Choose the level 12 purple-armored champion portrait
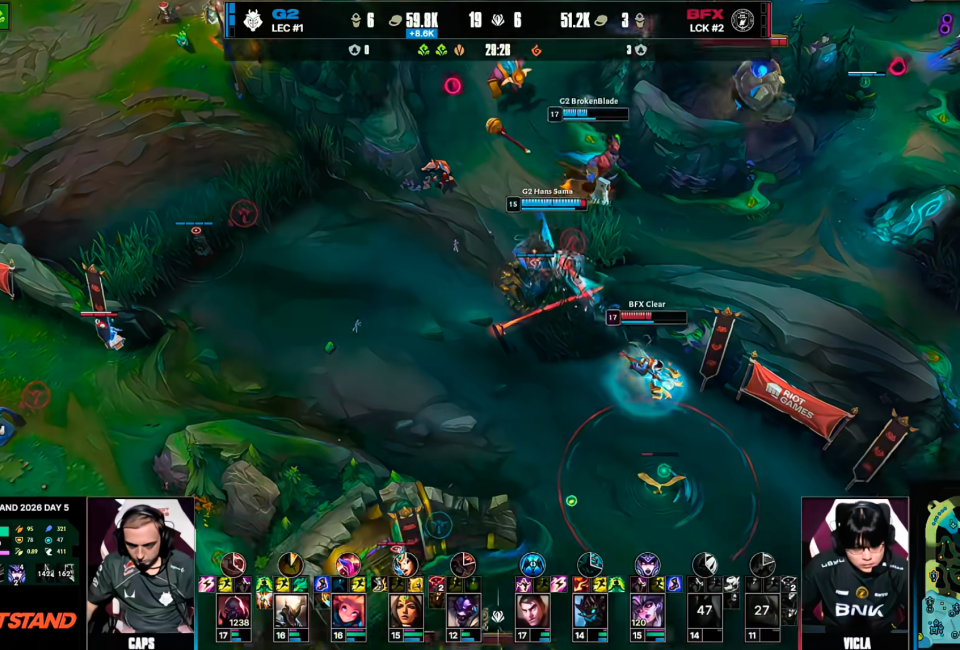Image resolution: width=960 pixels, height=650 pixels. pos(463,610)
